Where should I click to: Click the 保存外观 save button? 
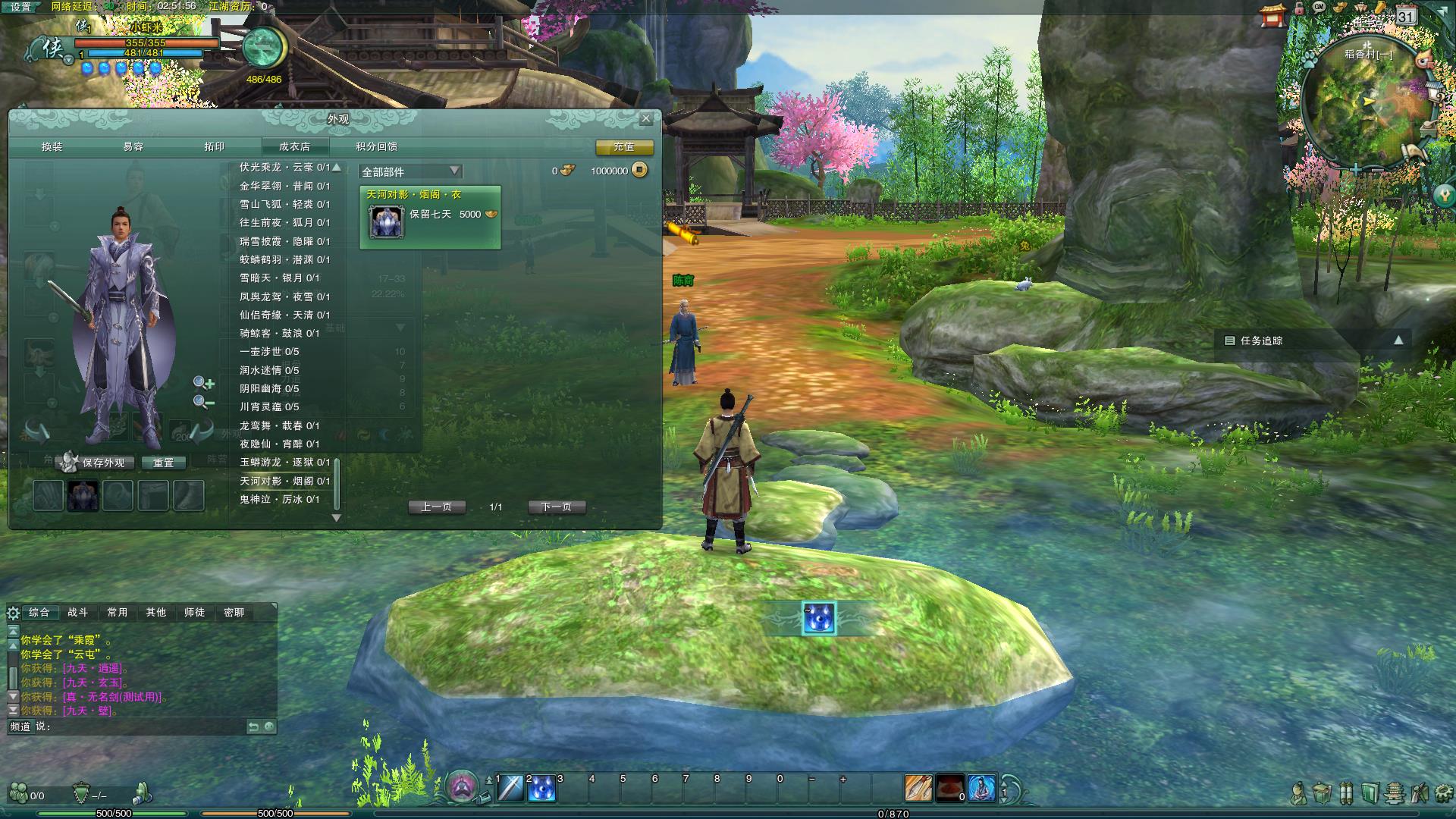103,463
